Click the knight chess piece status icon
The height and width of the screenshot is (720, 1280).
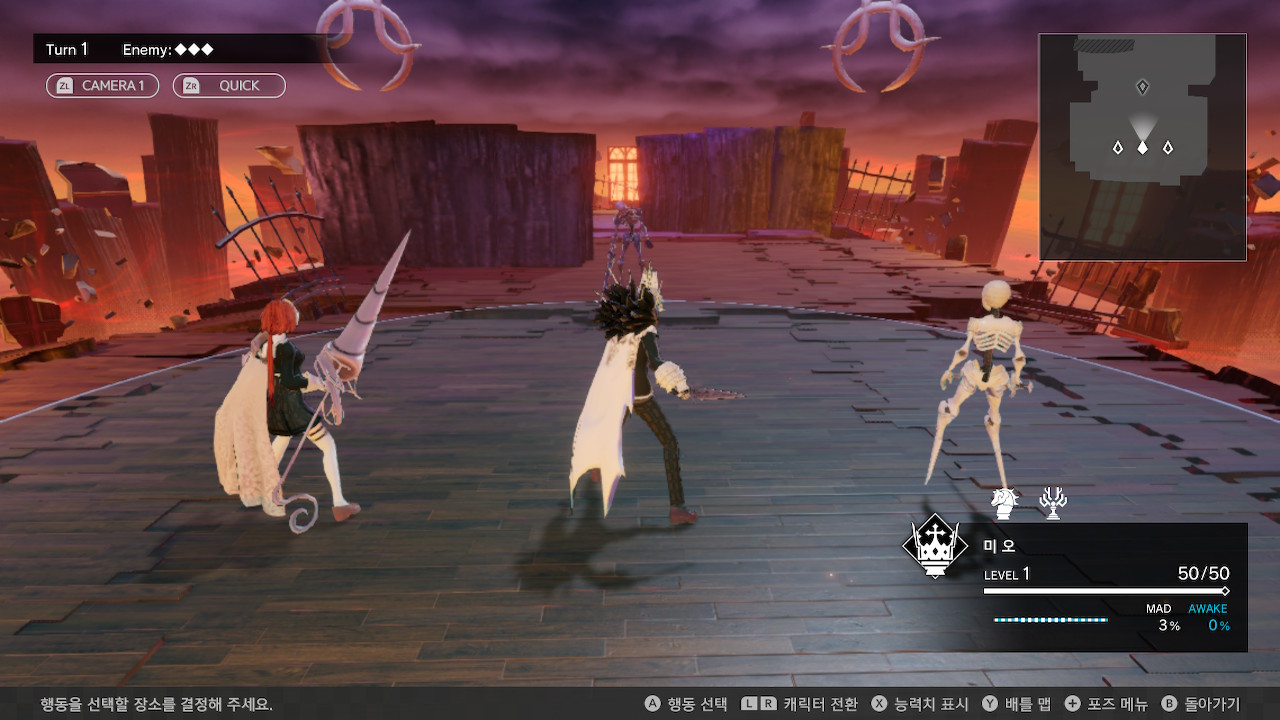(x=1004, y=501)
